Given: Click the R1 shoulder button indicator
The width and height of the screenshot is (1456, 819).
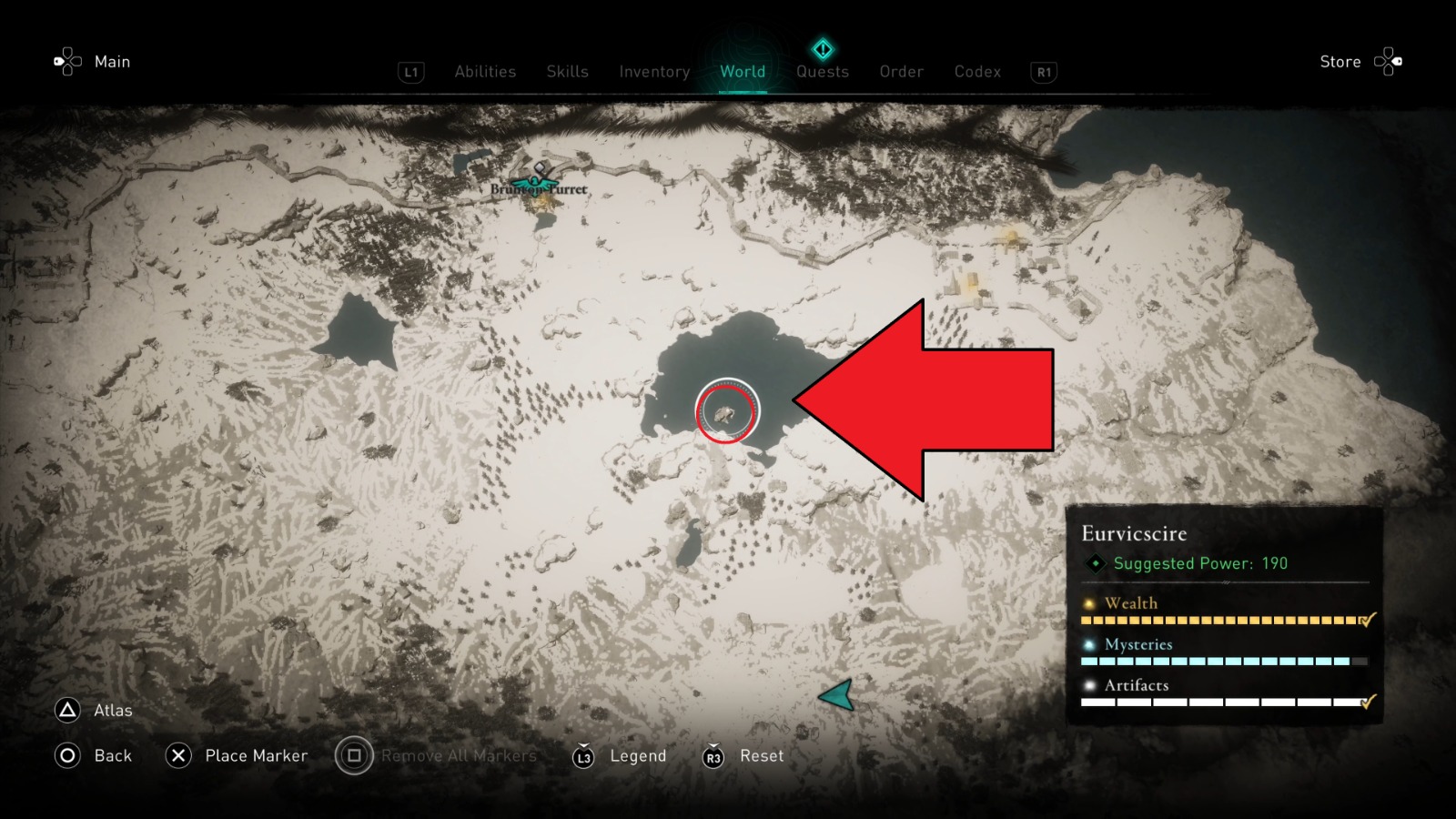Looking at the screenshot, I should [1043, 73].
